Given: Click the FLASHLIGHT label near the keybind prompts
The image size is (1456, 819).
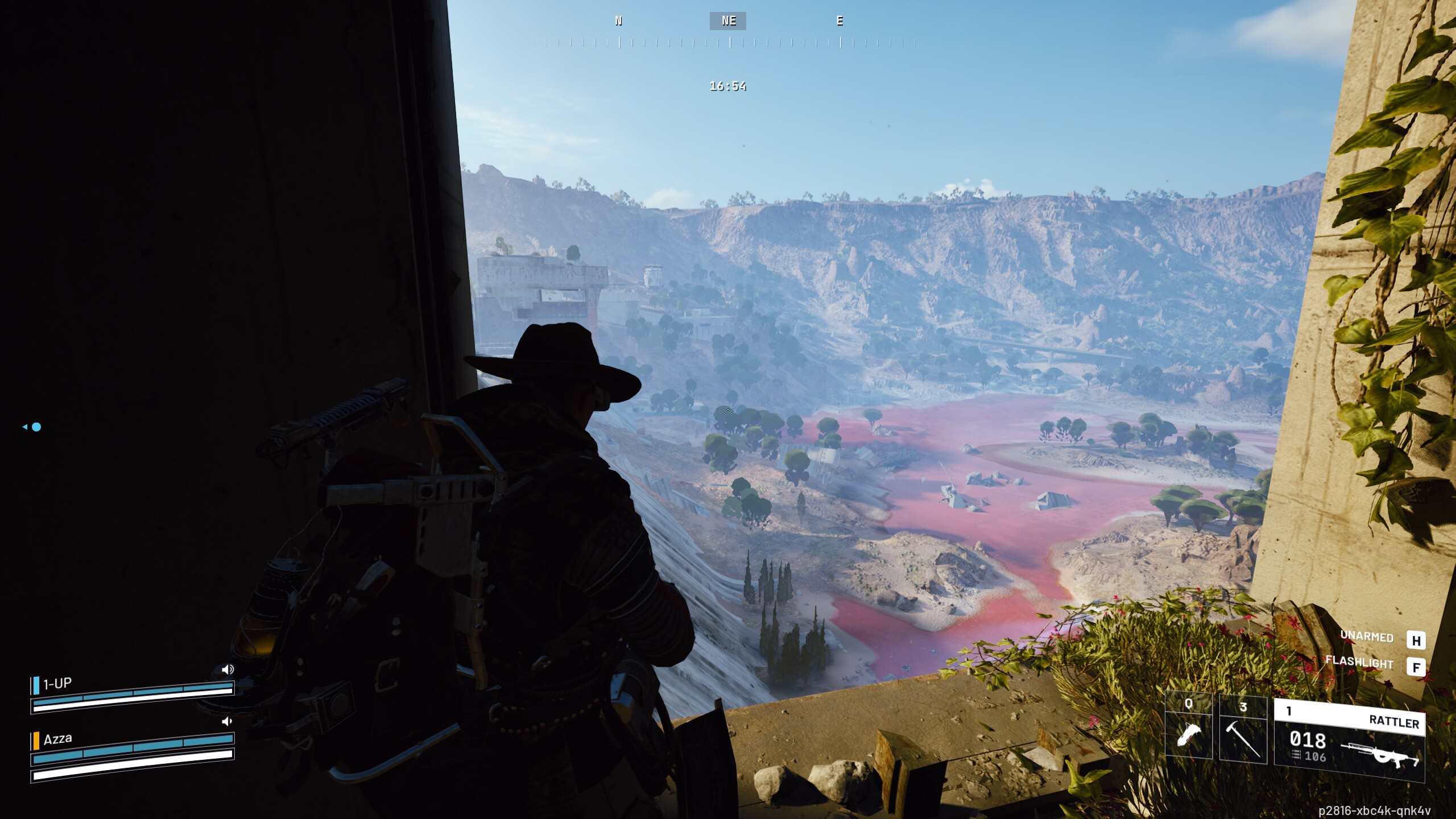Looking at the screenshot, I should click(x=1359, y=662).
